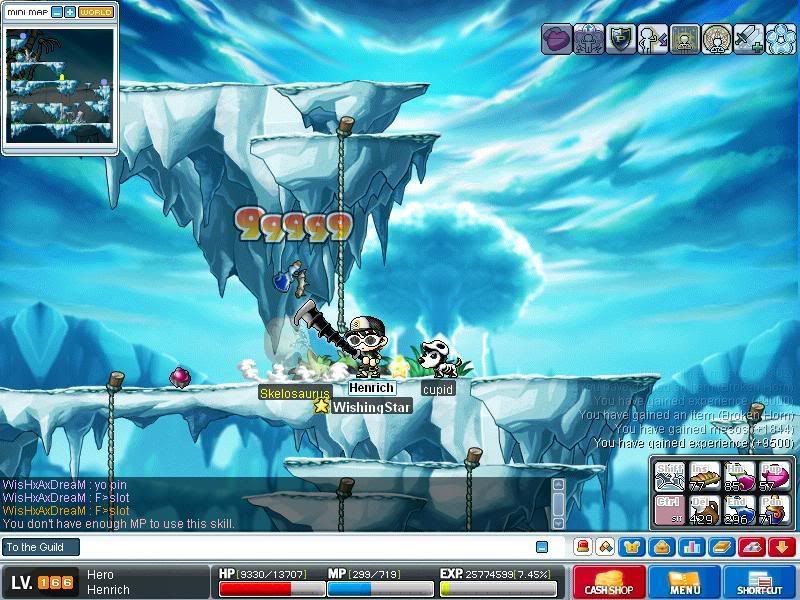This screenshot has width=800, height=600.
Task: Select the sword with green plus buff
Action: 749,39
